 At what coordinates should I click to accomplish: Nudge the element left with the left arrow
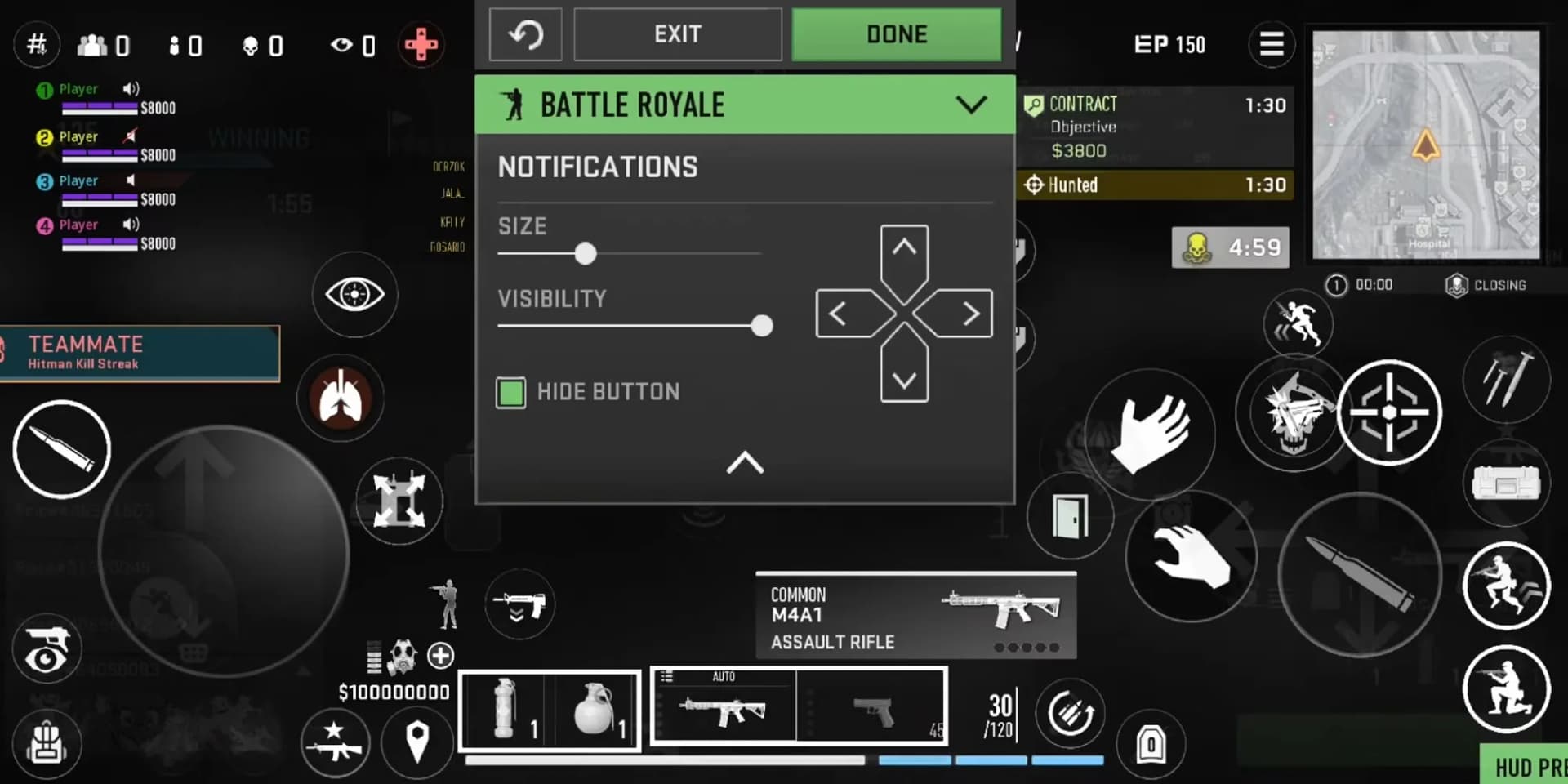(x=840, y=314)
